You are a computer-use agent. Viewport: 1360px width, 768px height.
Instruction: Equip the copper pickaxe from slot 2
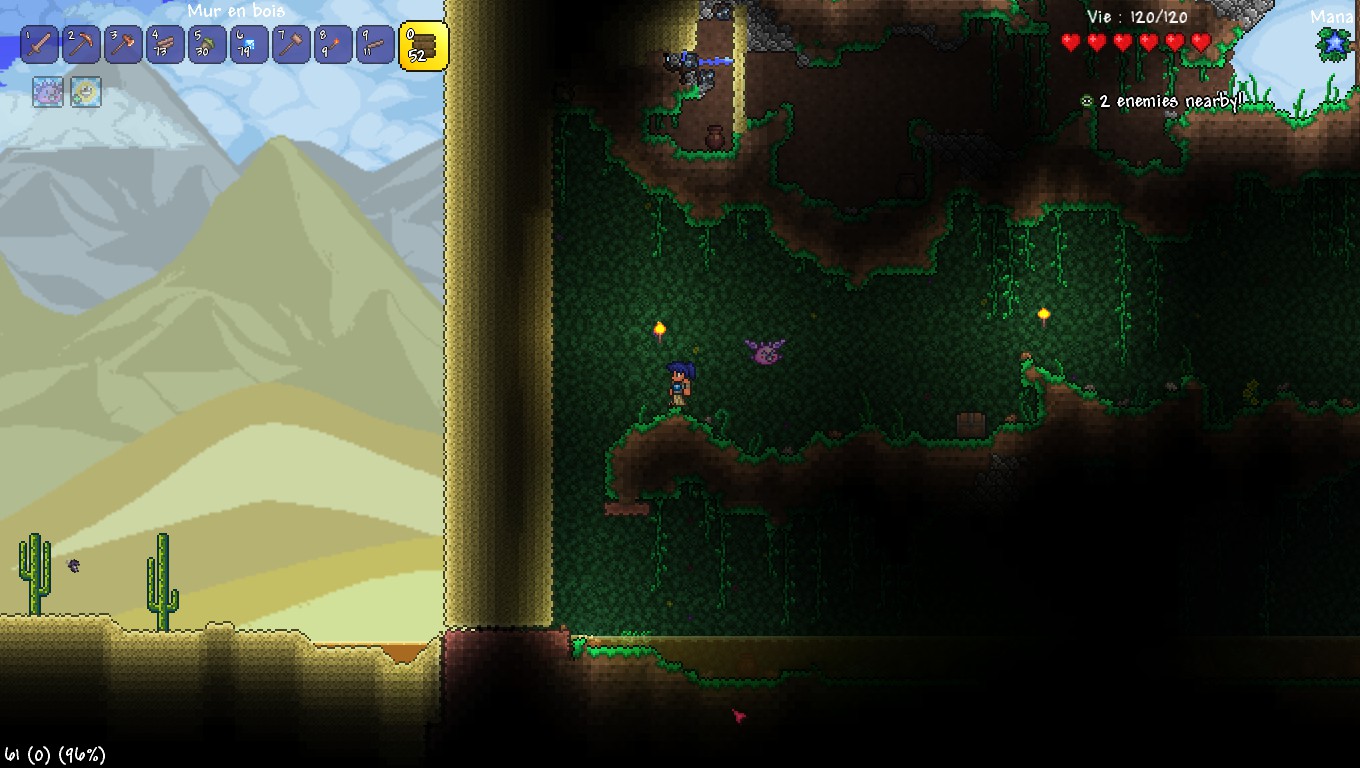81,45
